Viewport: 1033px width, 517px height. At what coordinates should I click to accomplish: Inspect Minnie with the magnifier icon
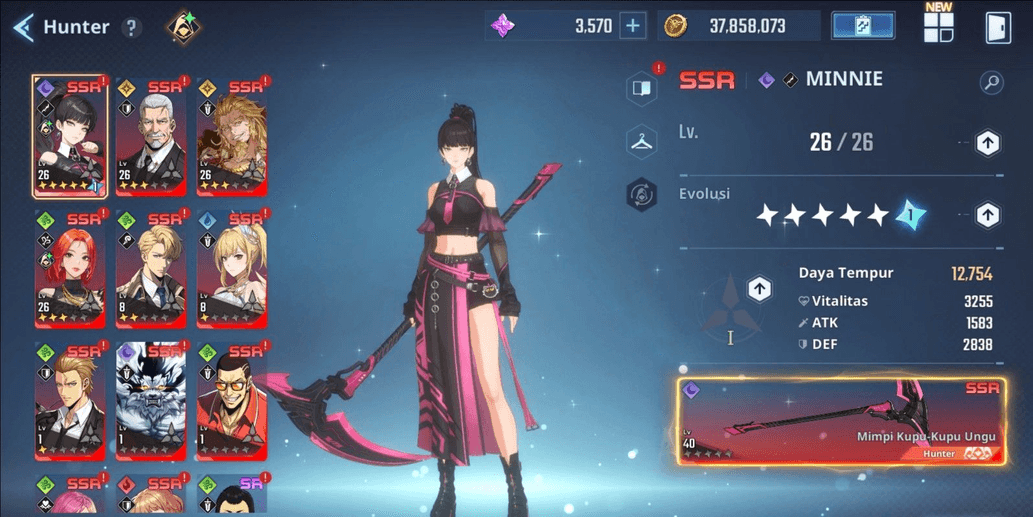(991, 82)
